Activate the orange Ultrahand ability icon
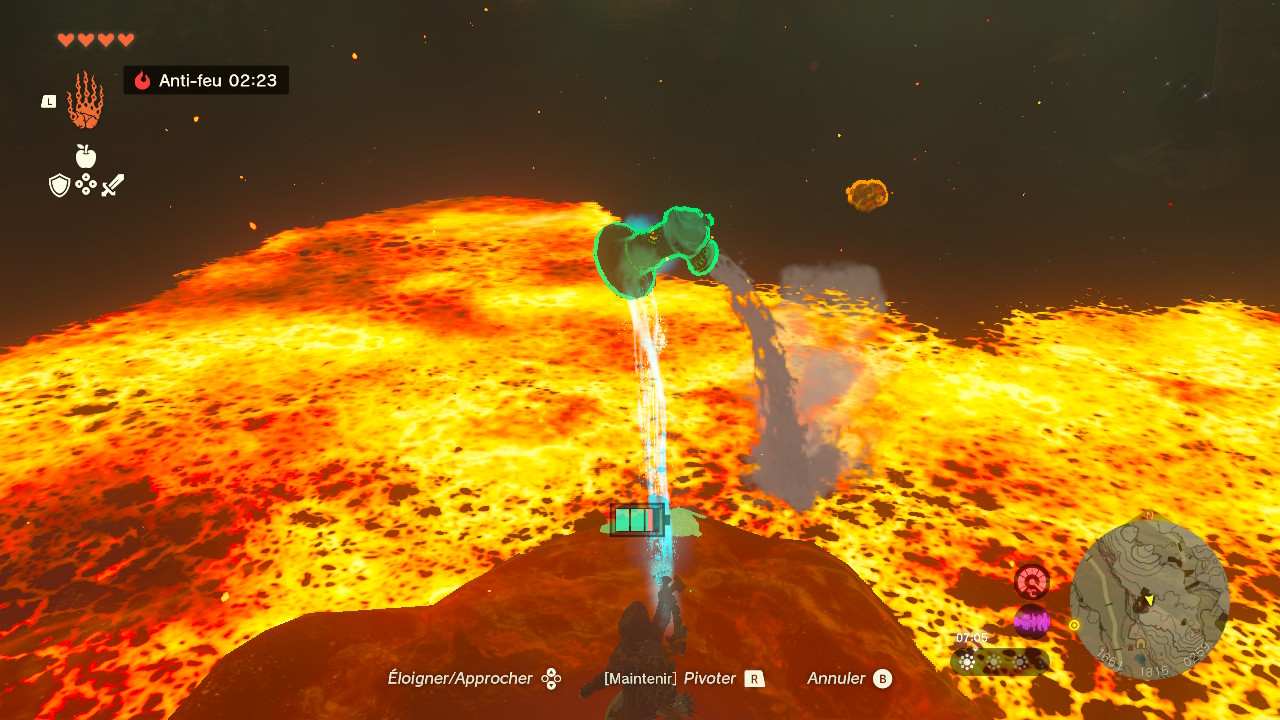 tap(85, 100)
